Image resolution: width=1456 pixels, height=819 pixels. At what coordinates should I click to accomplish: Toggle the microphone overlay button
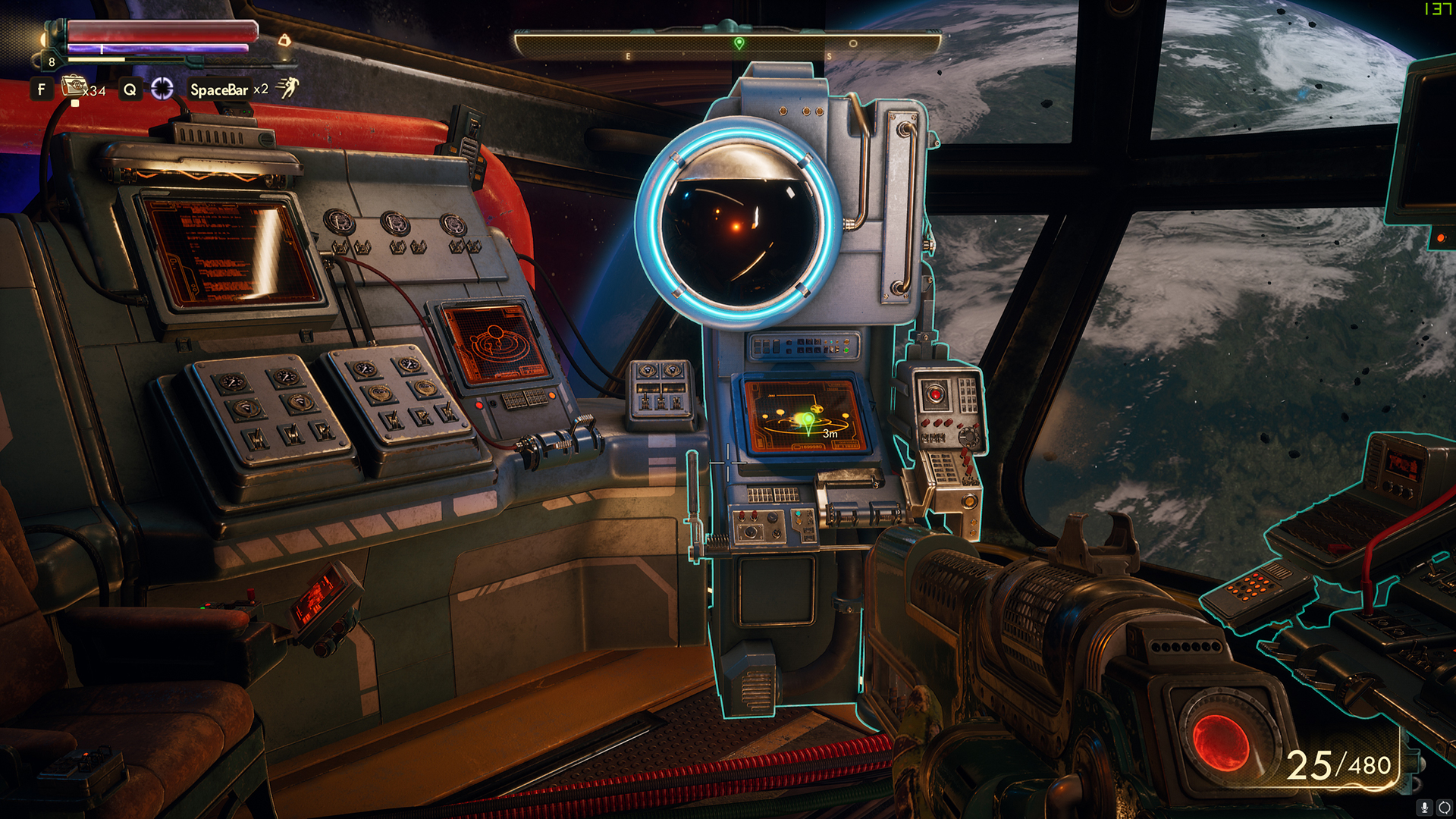pos(1425,808)
